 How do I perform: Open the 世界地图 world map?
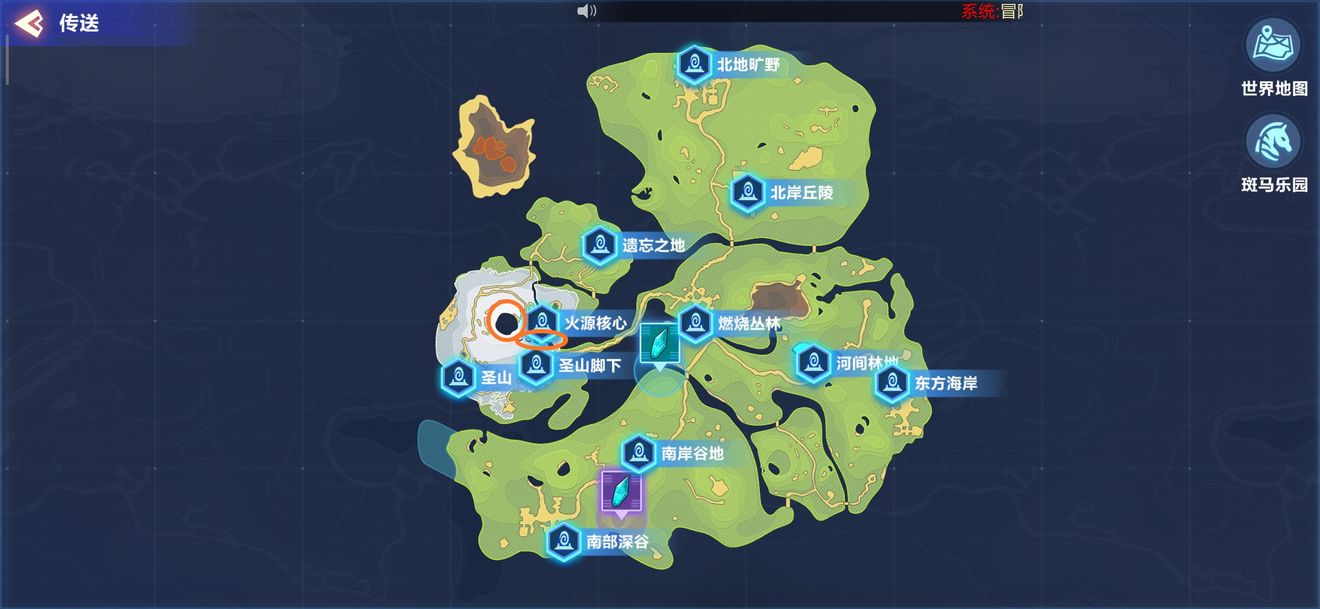1273,45
